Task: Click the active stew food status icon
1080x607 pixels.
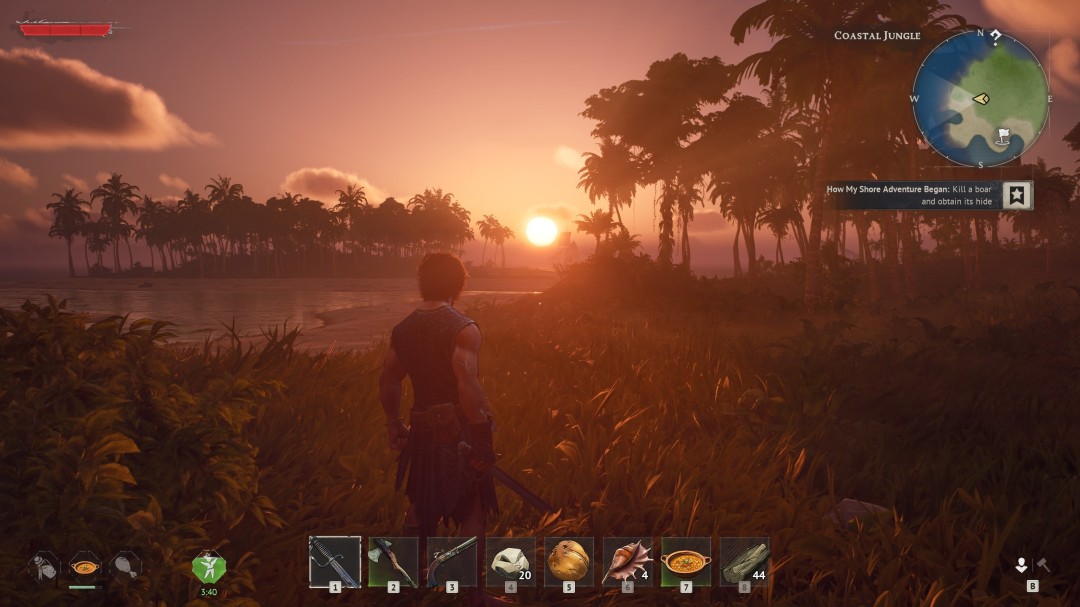Action: 84,566
